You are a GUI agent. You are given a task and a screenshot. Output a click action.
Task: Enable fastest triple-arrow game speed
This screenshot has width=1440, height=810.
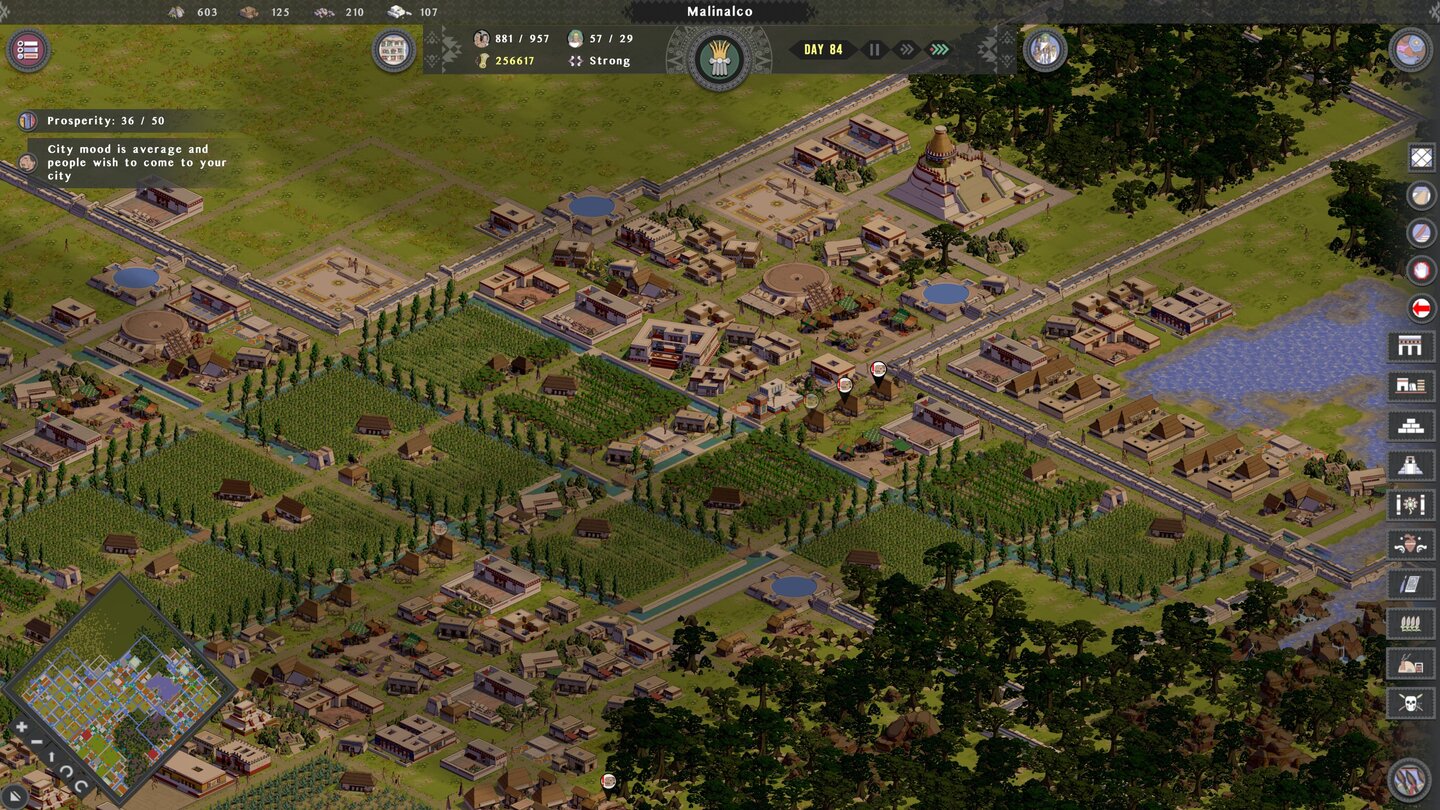(x=938, y=49)
